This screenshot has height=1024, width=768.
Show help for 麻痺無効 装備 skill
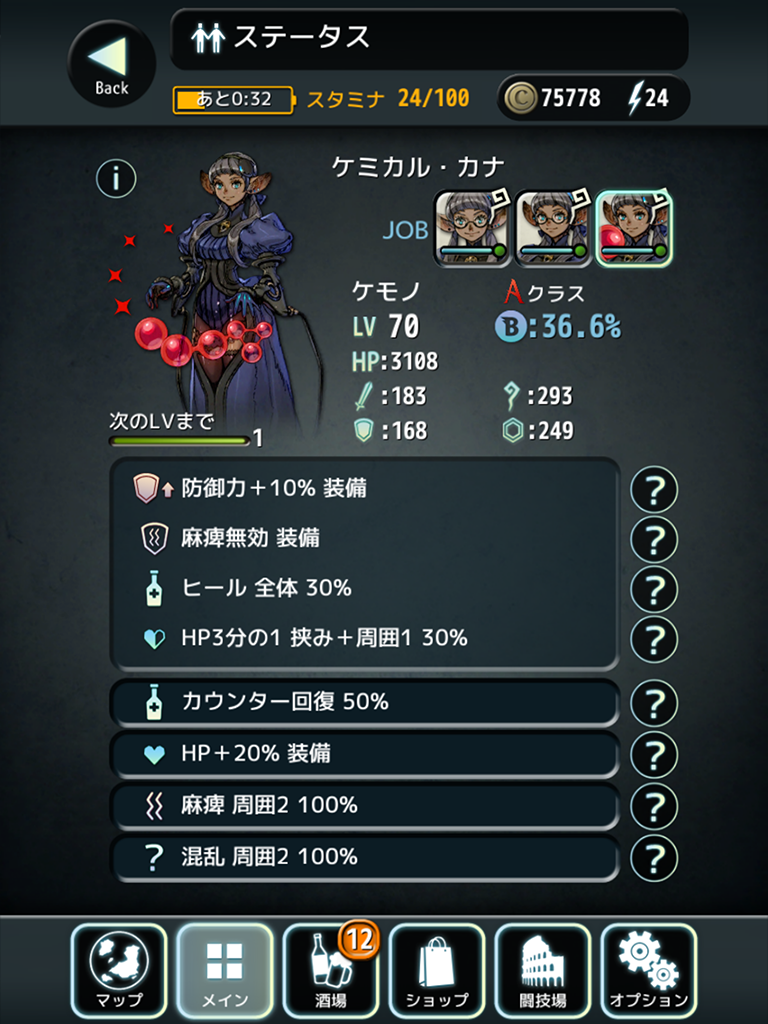[x=655, y=540]
